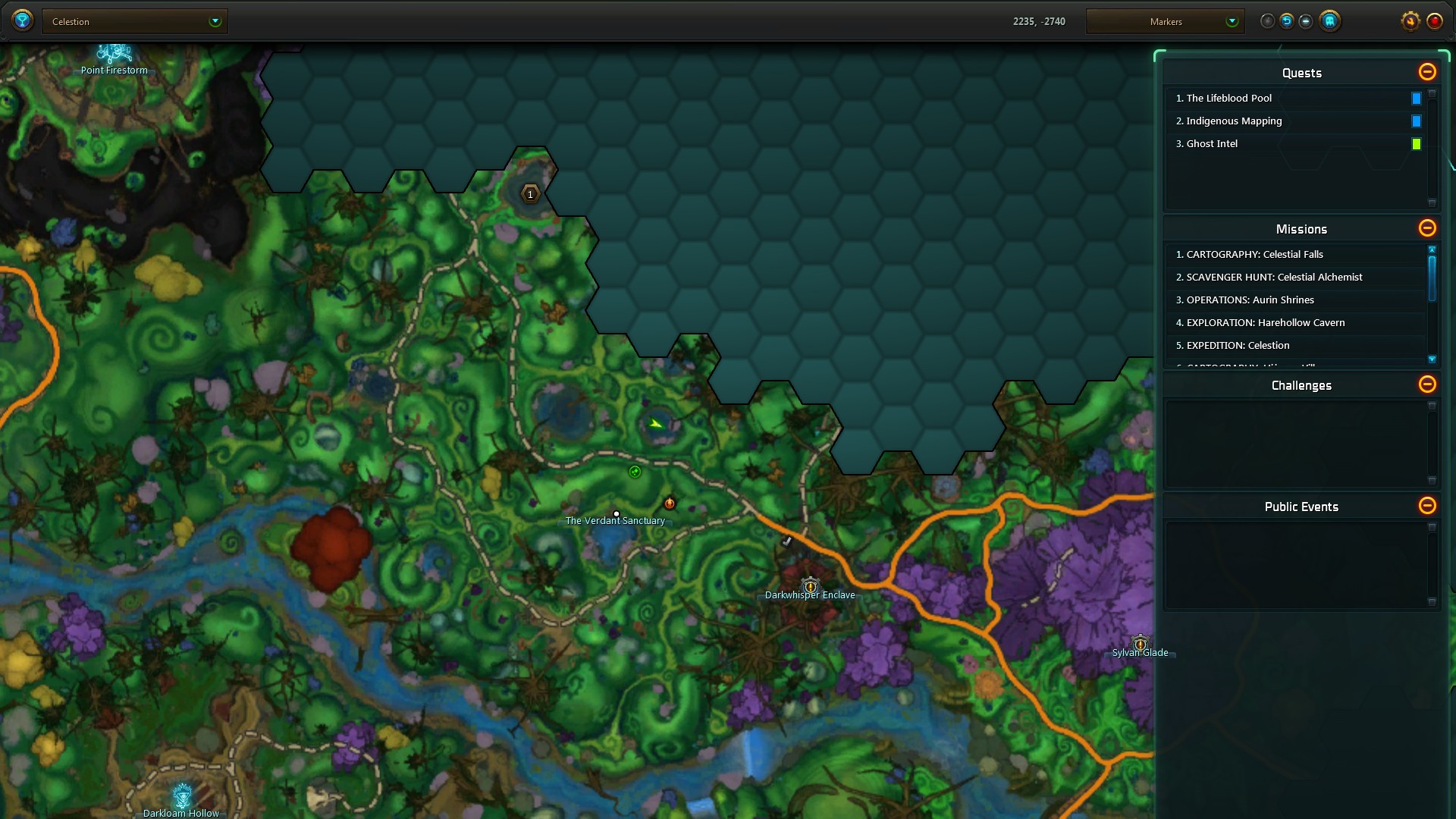Open the Markers filter dropdown

pos(1165,21)
